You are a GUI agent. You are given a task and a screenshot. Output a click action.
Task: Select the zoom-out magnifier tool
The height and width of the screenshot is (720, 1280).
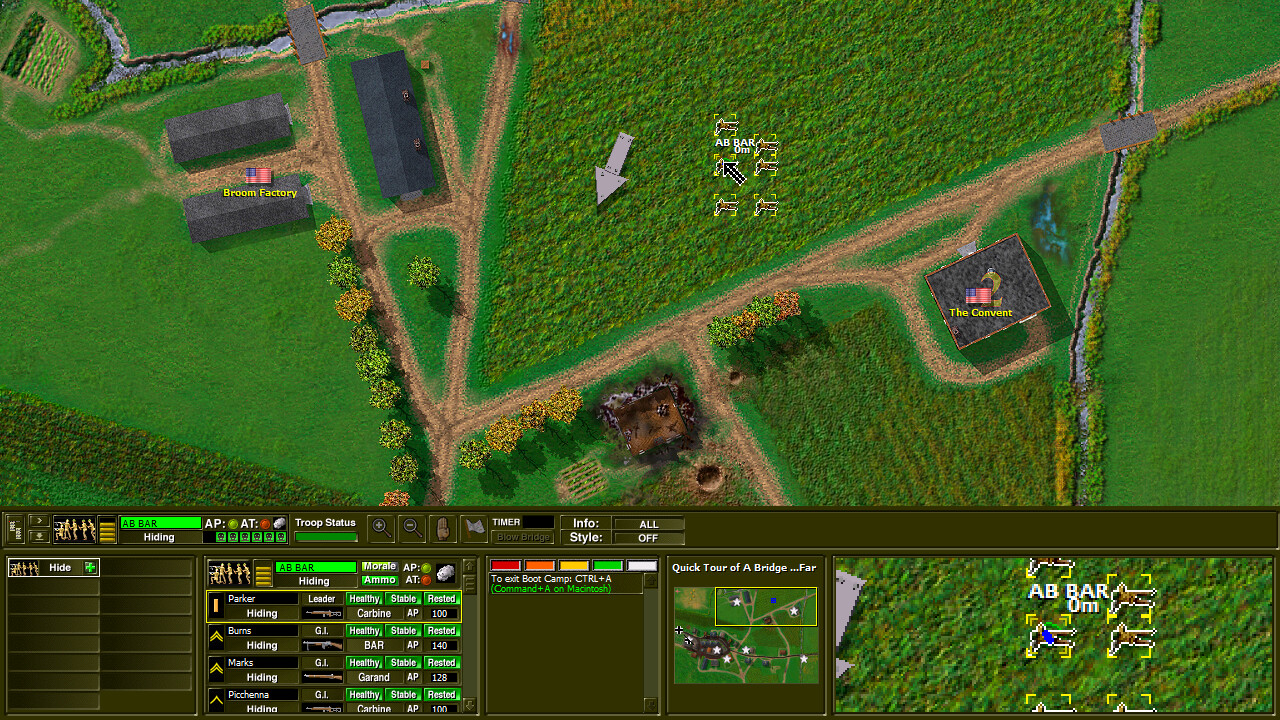[411, 528]
